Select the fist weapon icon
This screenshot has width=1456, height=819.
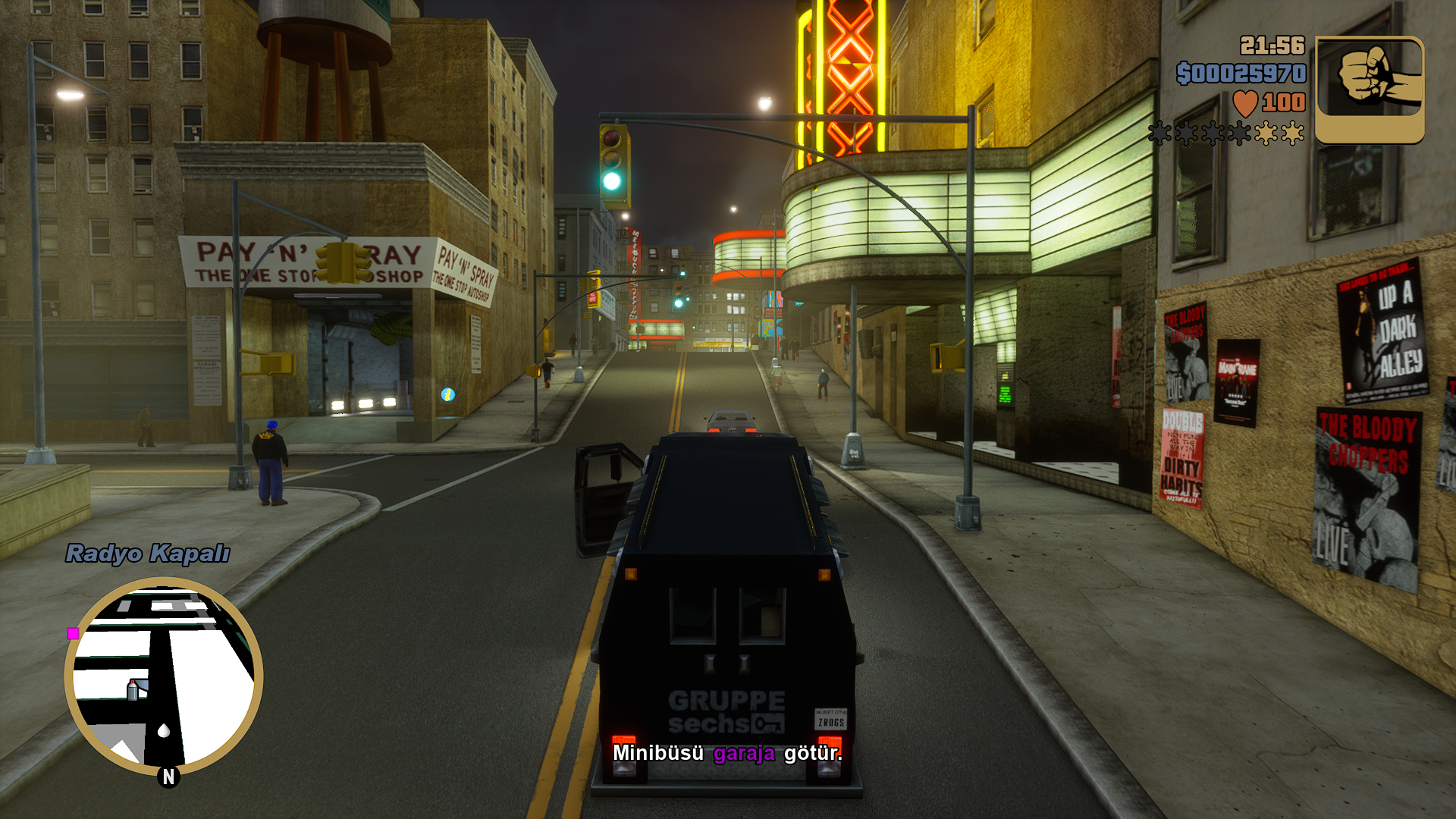point(1370,89)
